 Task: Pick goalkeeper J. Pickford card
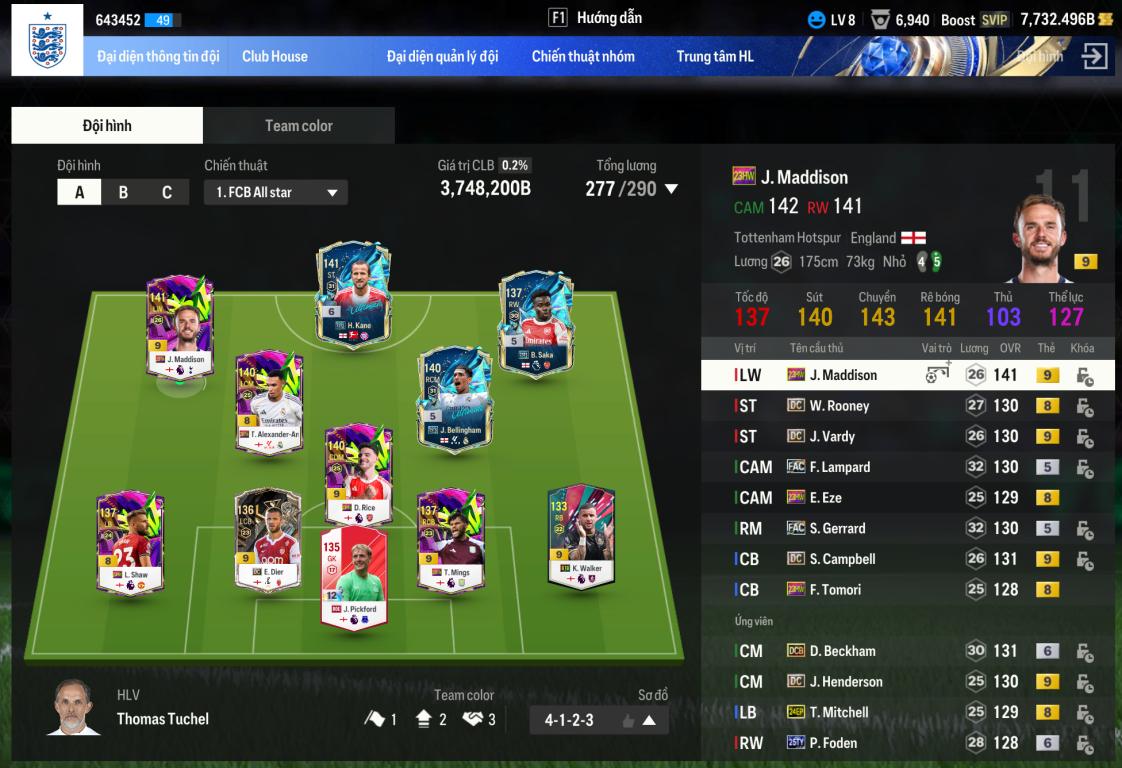click(x=354, y=577)
